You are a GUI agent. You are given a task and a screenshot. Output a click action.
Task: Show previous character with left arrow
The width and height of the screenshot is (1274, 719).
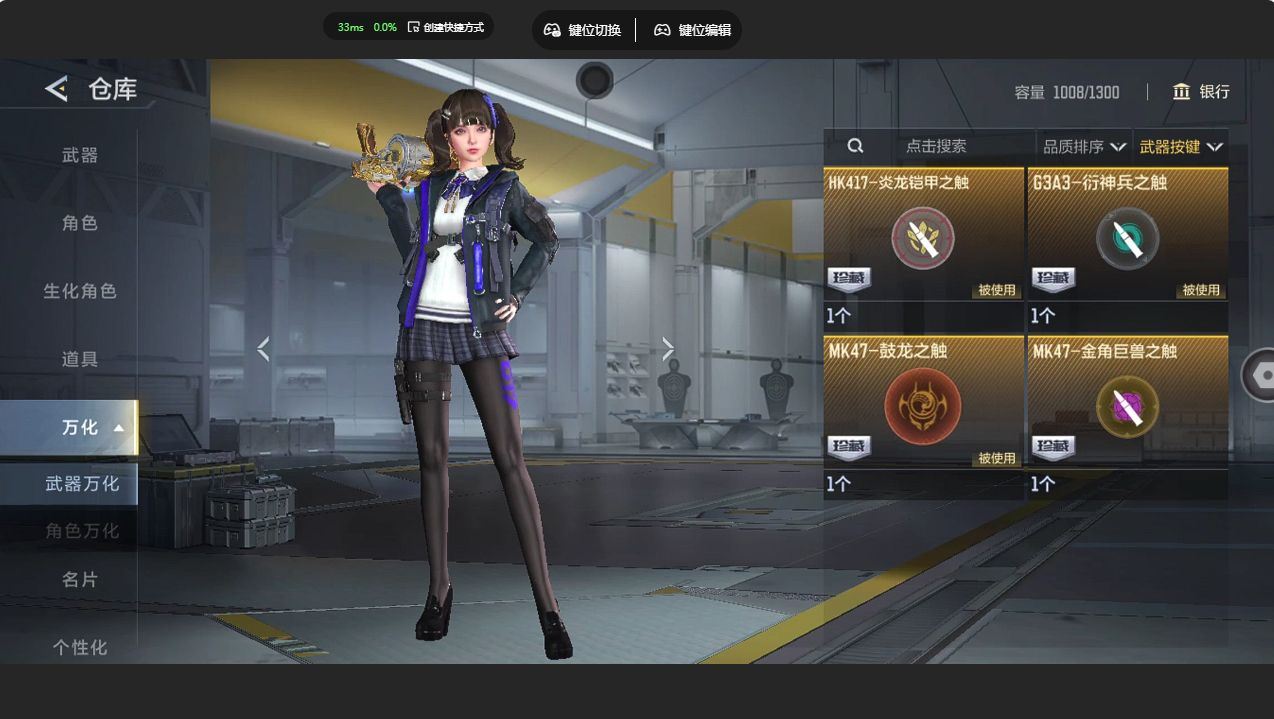tap(263, 349)
